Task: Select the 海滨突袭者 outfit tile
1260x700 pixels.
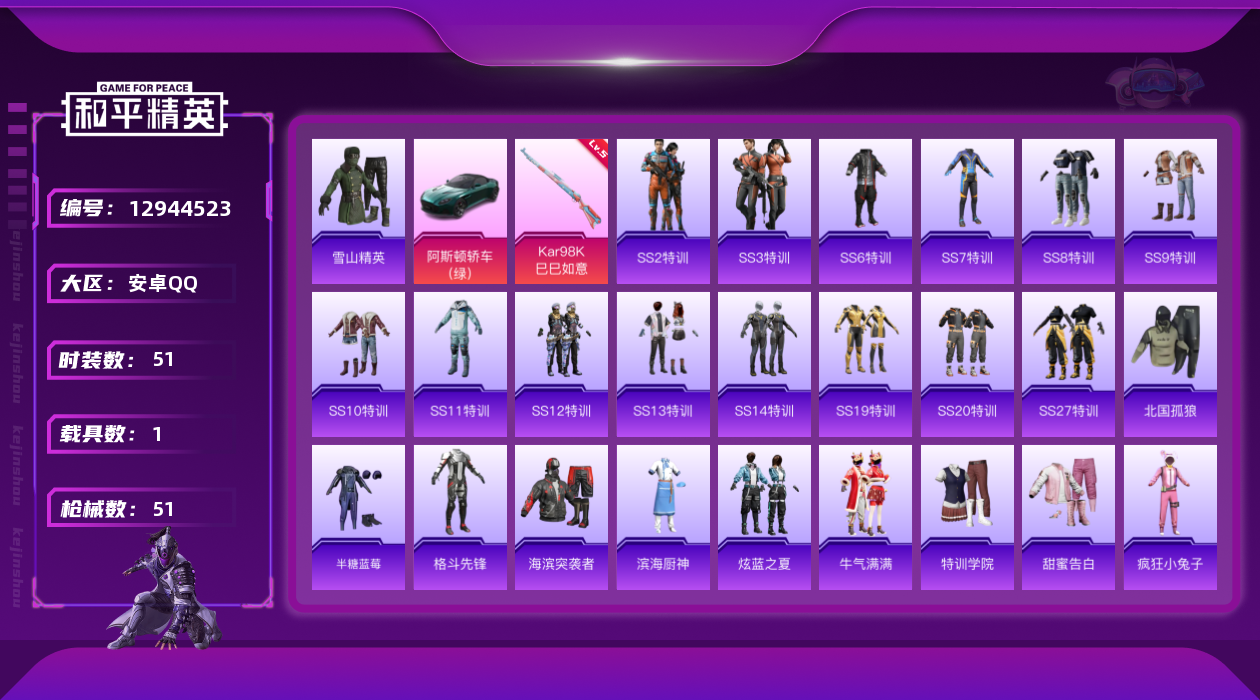Action: 561,517
